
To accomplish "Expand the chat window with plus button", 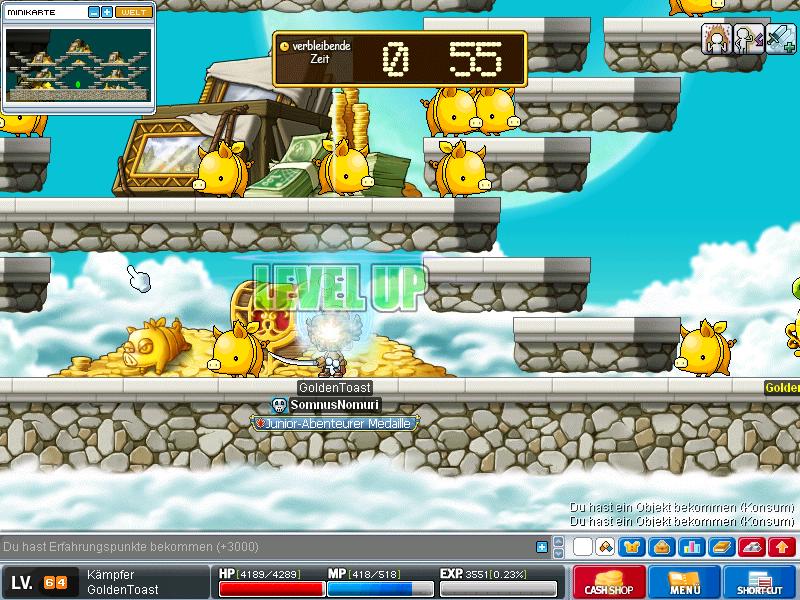I will click(x=542, y=547).
